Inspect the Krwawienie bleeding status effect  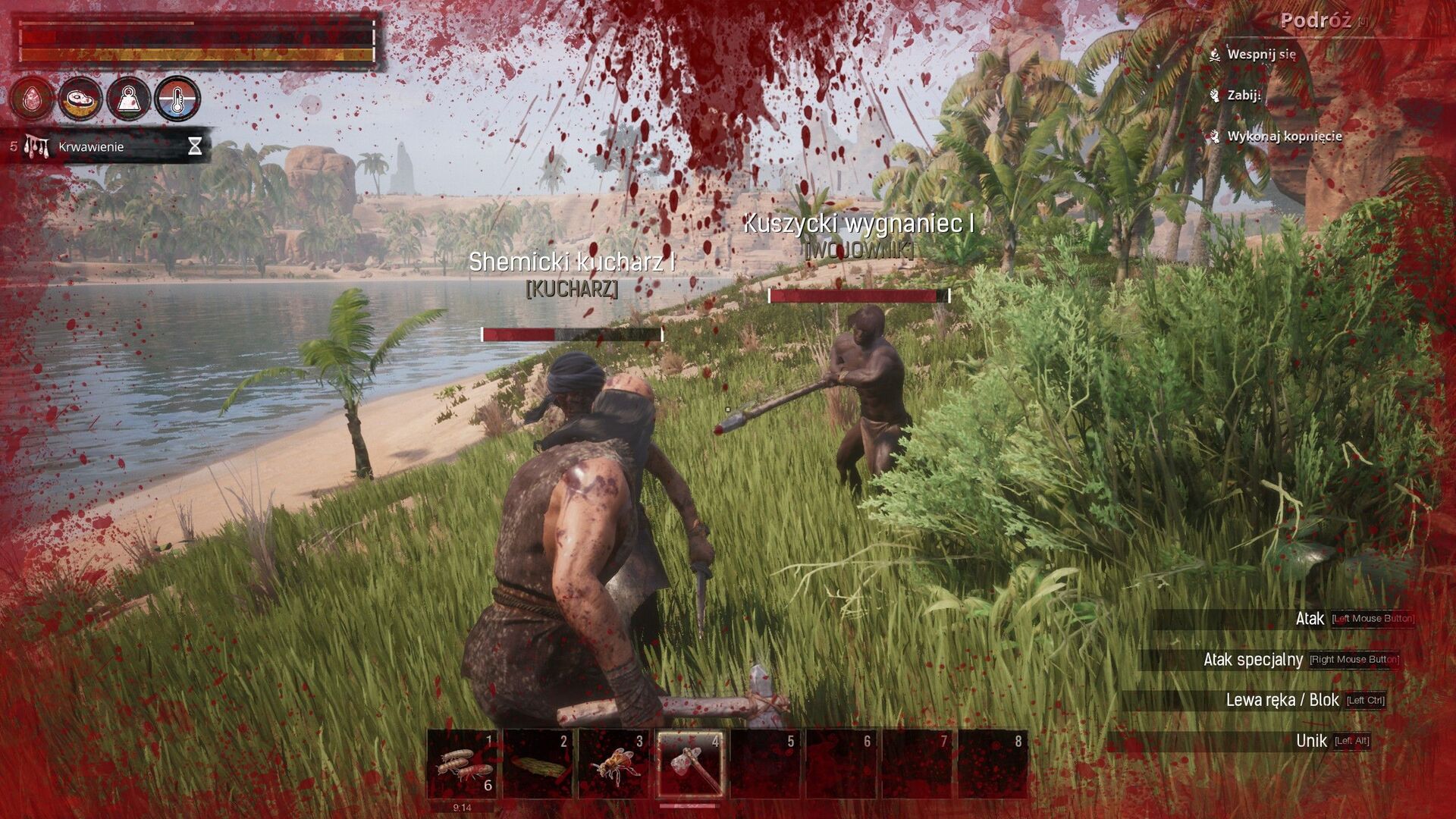tap(91, 146)
